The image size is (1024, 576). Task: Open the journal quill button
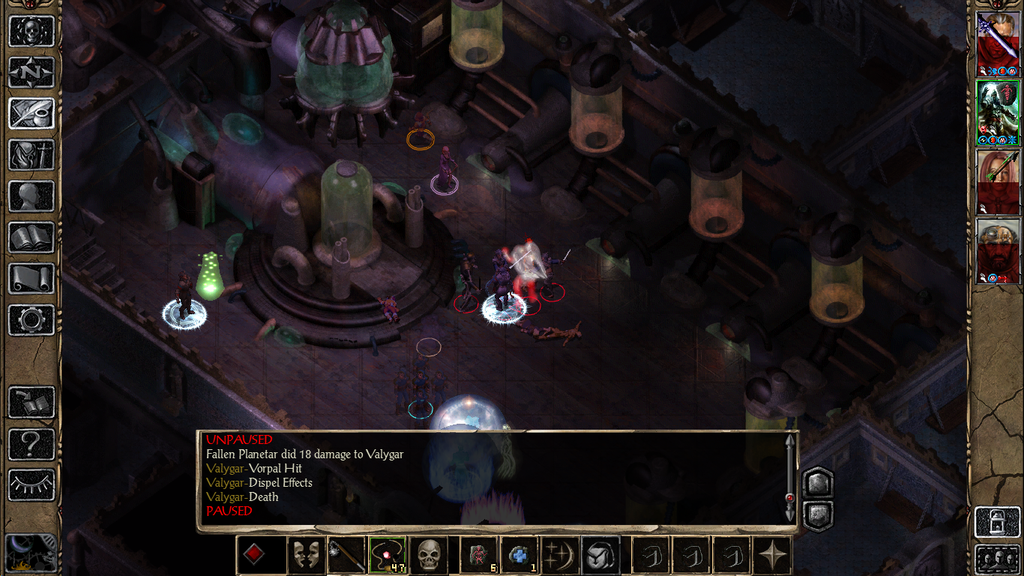[x=31, y=113]
